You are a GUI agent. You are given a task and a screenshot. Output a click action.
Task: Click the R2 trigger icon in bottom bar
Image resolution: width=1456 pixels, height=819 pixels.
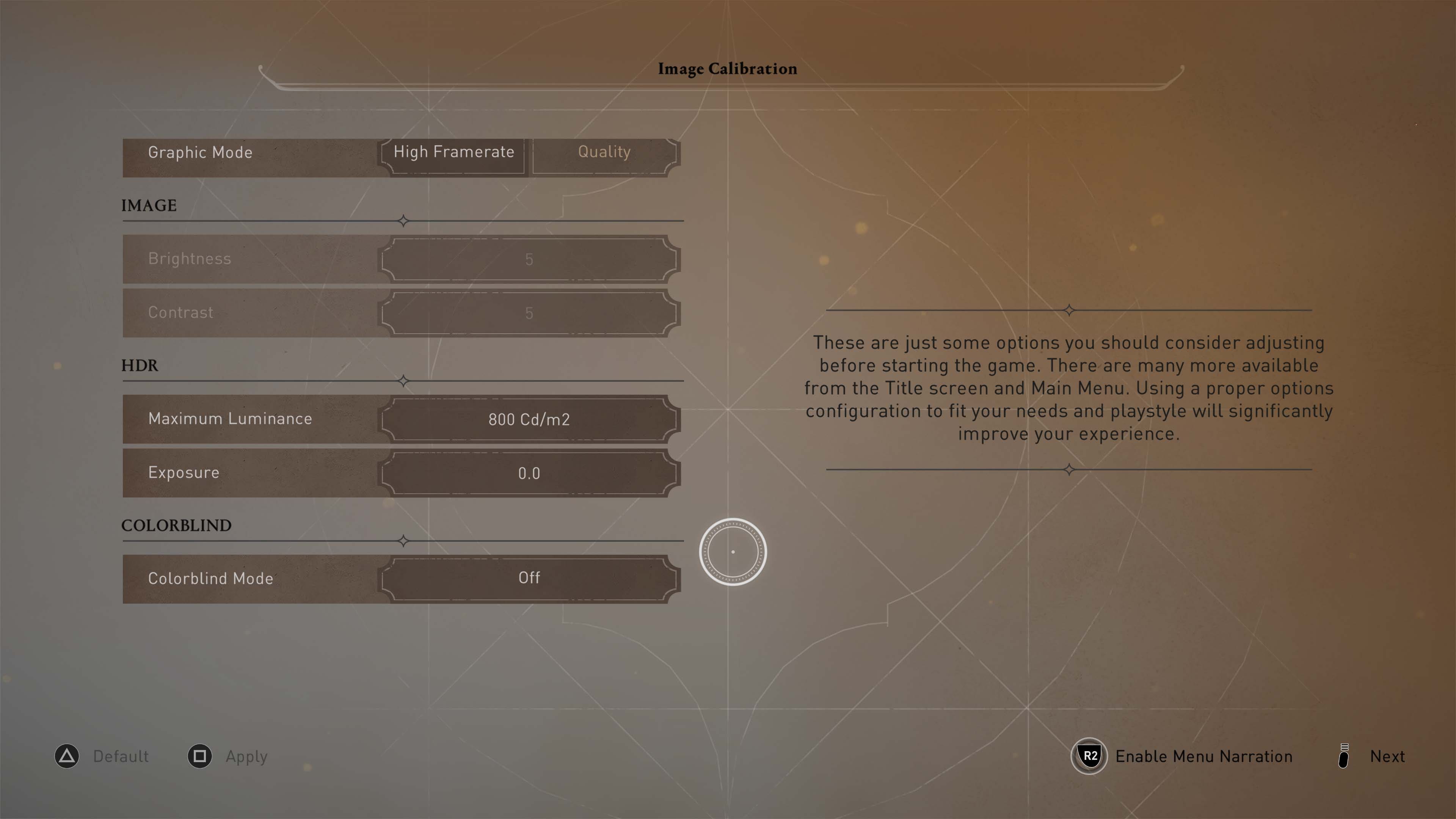pyautogui.click(x=1089, y=756)
